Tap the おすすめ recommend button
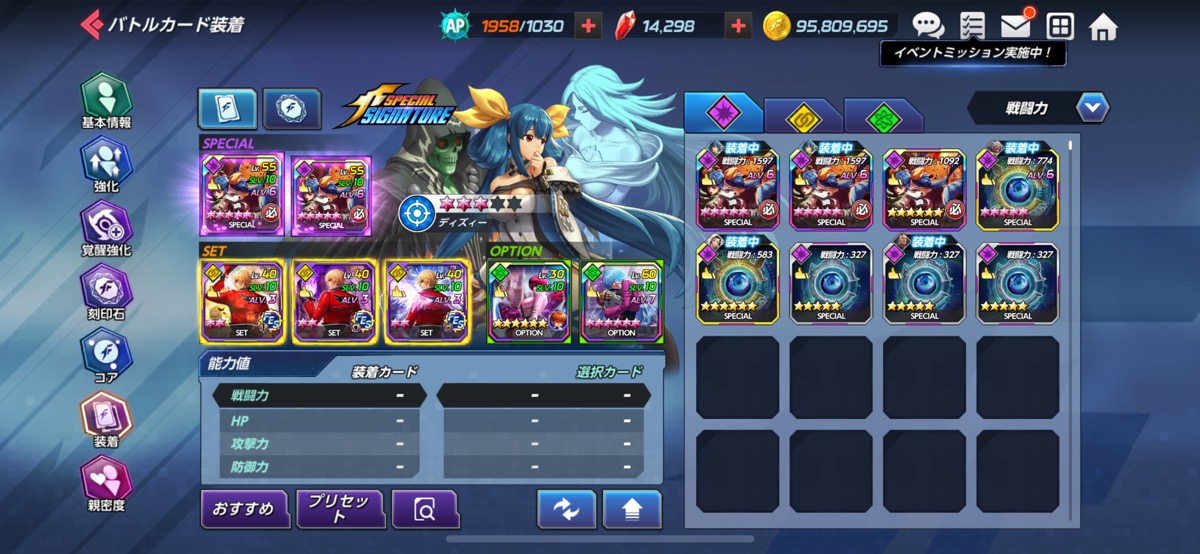1200x554 pixels. 244,509
